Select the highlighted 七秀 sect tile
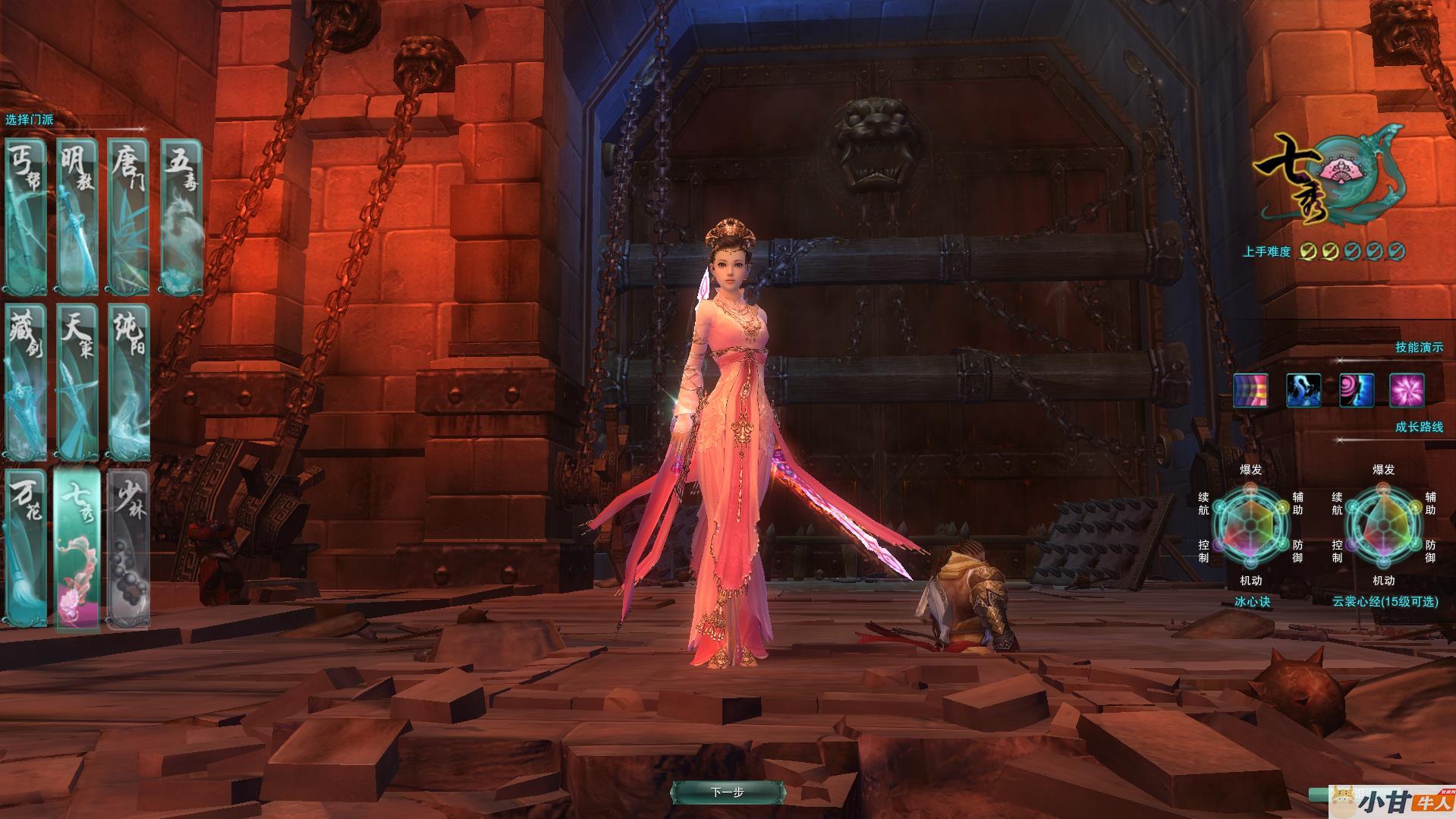The width and height of the screenshot is (1456, 819). pos(77,548)
